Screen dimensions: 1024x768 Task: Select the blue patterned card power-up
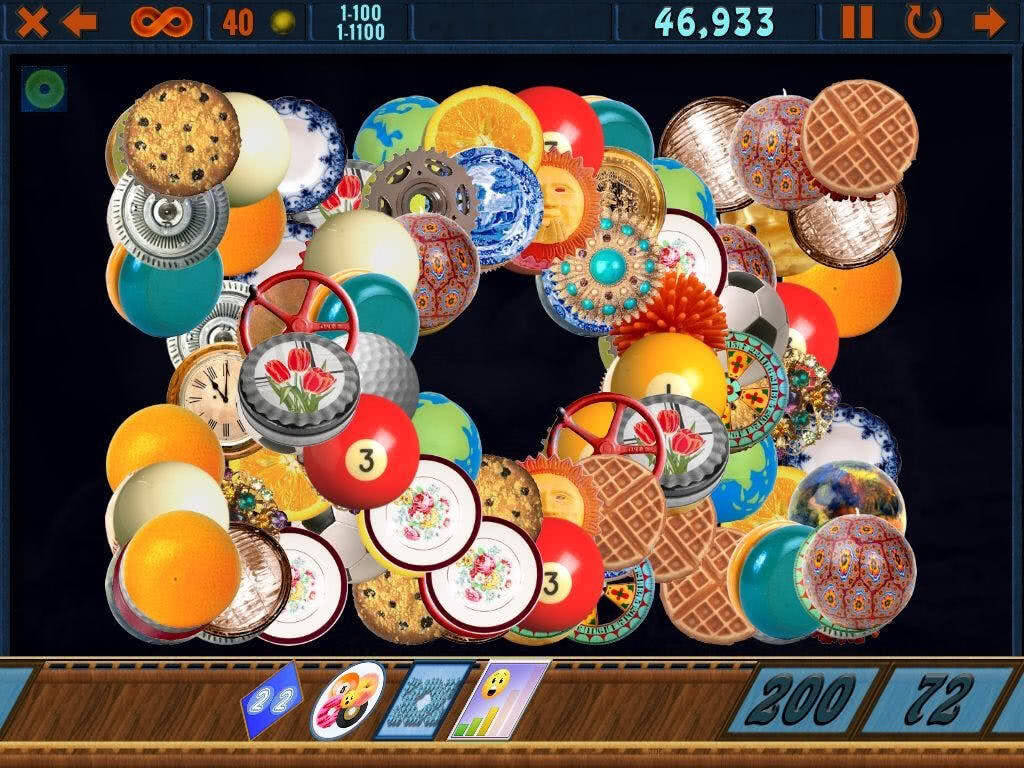point(421,701)
